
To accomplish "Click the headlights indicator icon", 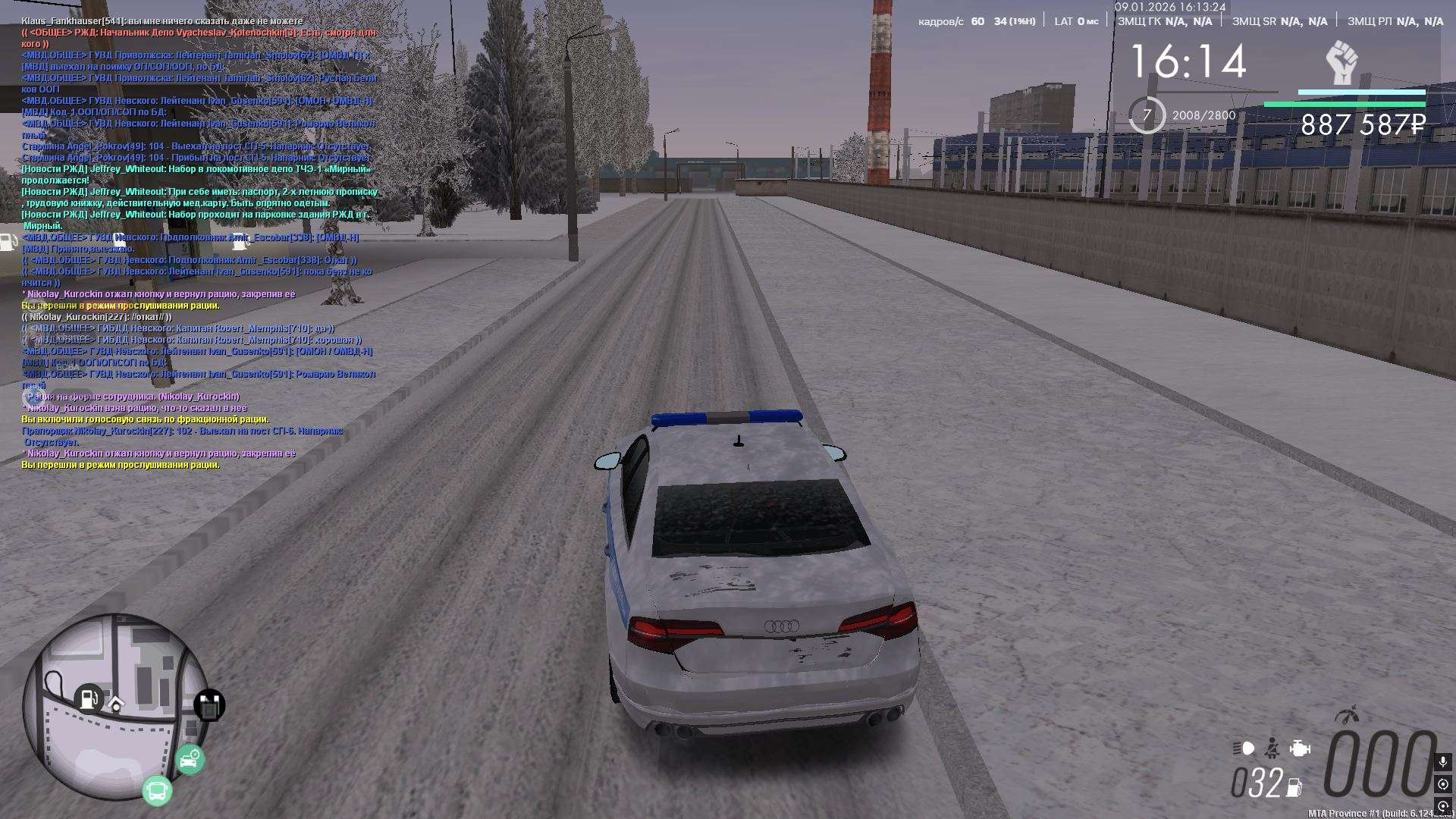I will pos(1244,748).
